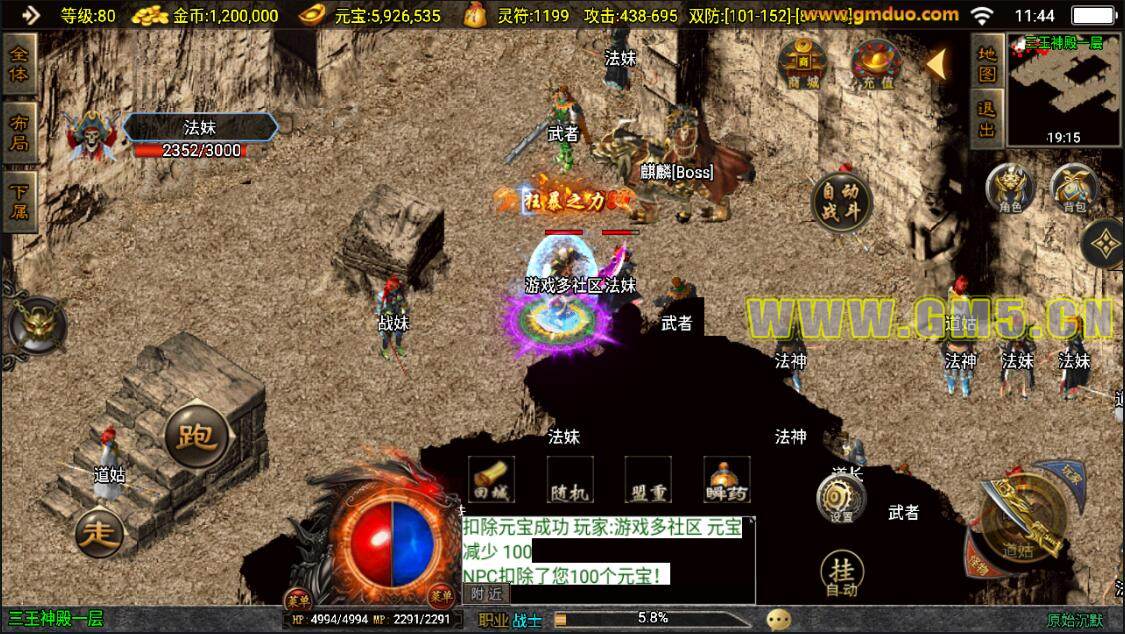Open the 背包 backpack

coord(1073,189)
